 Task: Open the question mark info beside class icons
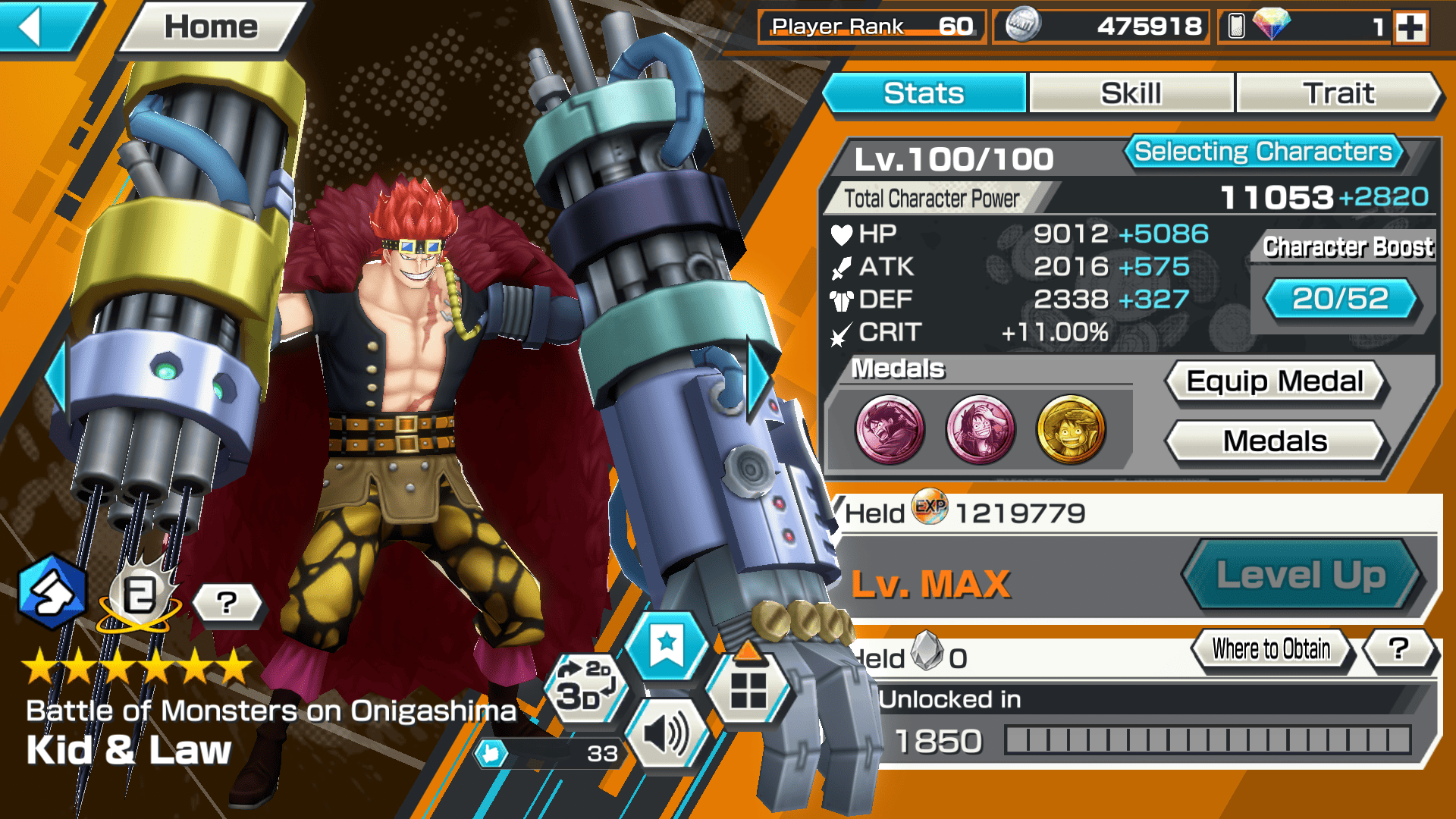[227, 604]
